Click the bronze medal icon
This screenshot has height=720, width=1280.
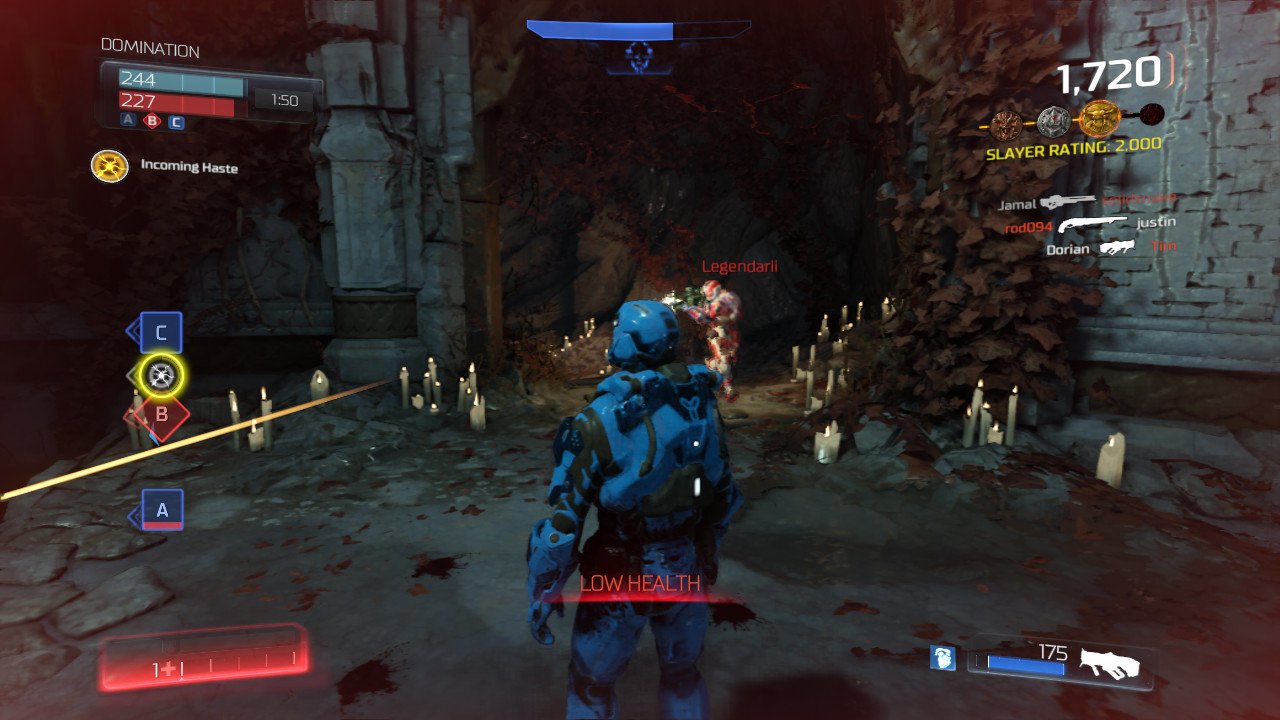pyautogui.click(x=1007, y=124)
